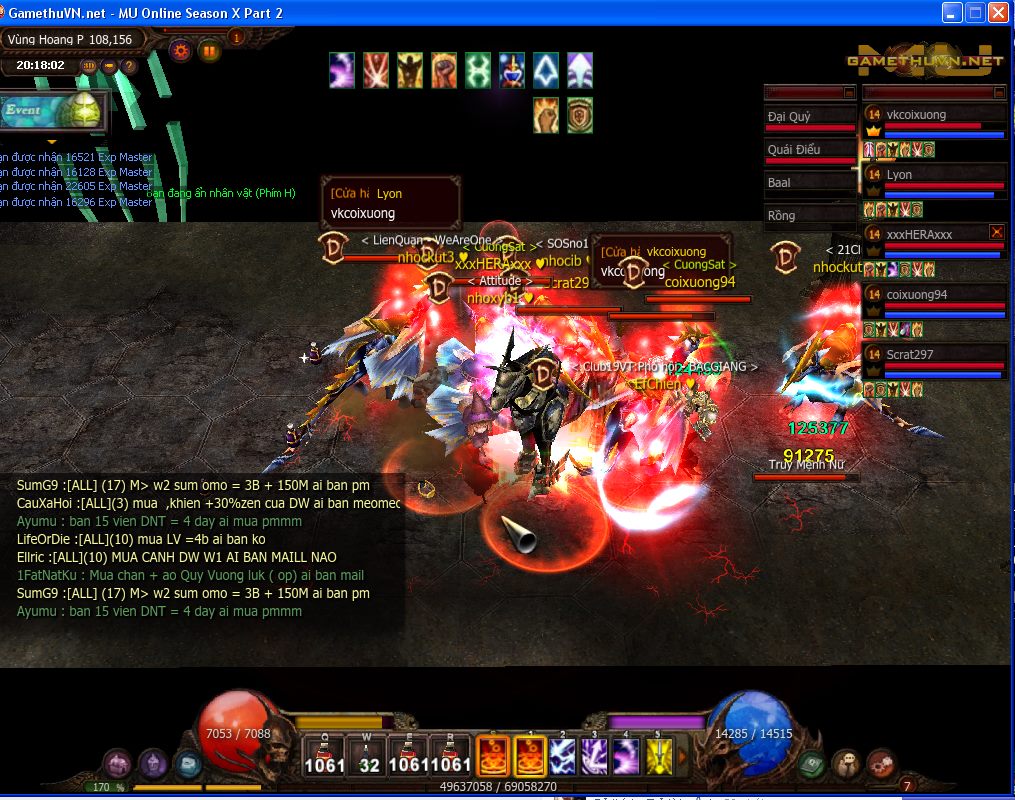
Task: Remove xxxHERAxxx with the red X
Action: (996, 232)
